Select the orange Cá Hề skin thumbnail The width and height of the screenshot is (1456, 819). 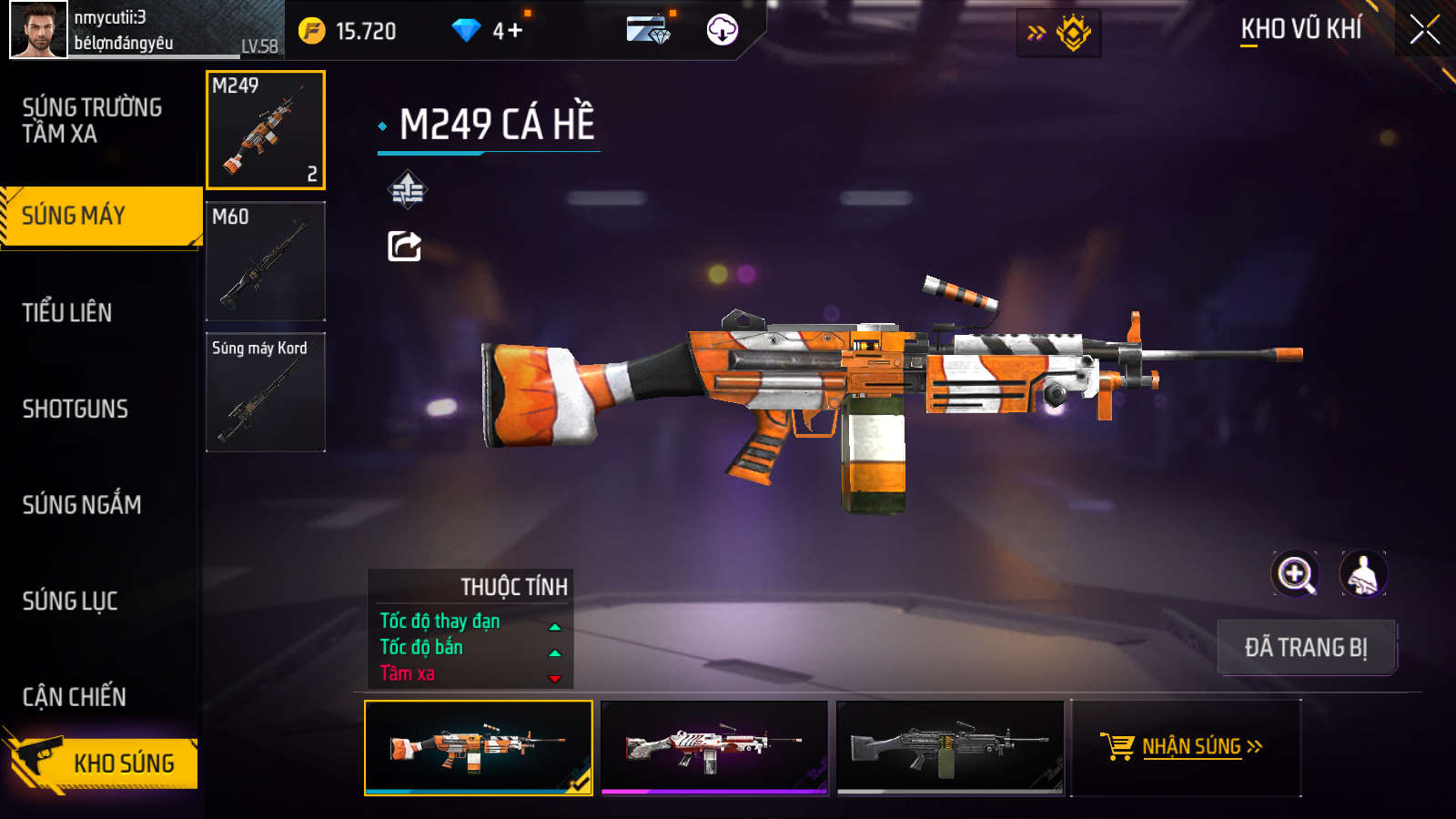[478, 747]
